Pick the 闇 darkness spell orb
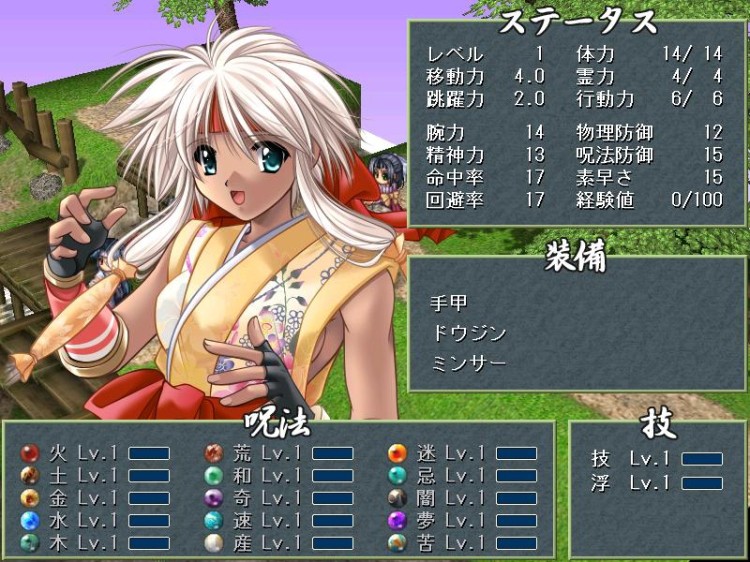The image size is (750, 562). (x=397, y=497)
